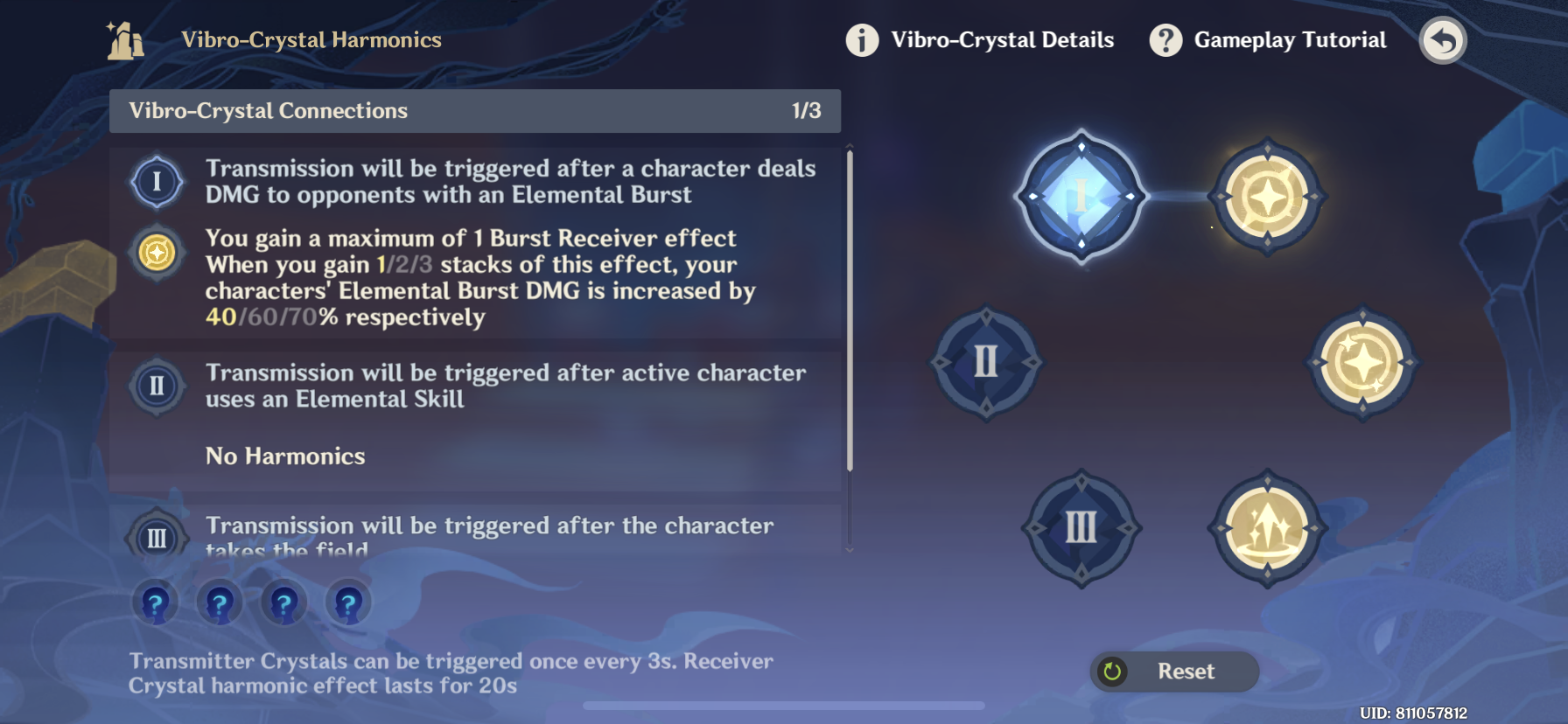Click the connections list scrollbar
The height and width of the screenshot is (724, 1568).
coord(849,310)
